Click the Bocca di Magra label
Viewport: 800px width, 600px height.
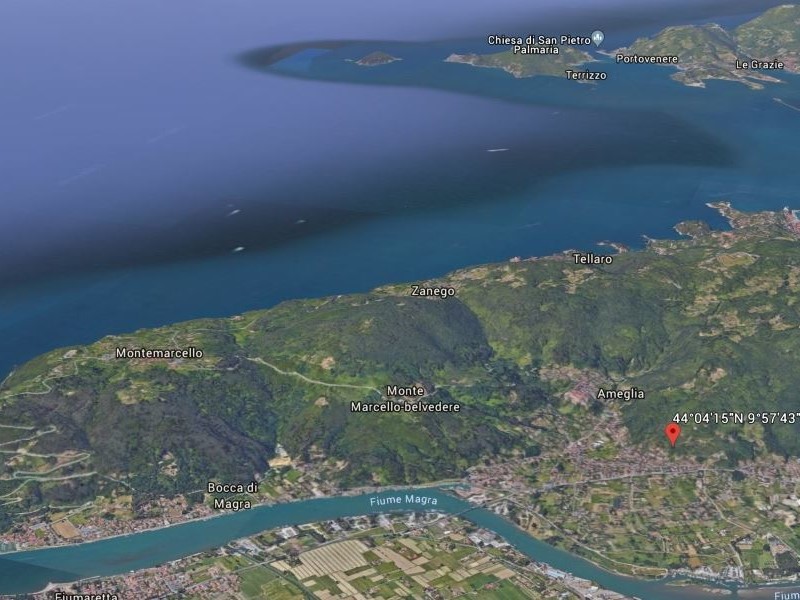(x=232, y=495)
